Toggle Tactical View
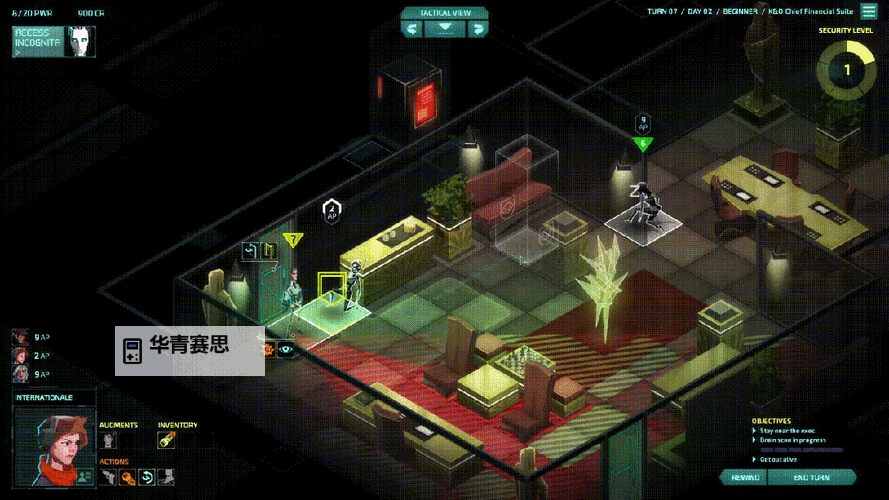889x500 pixels. coord(444,13)
